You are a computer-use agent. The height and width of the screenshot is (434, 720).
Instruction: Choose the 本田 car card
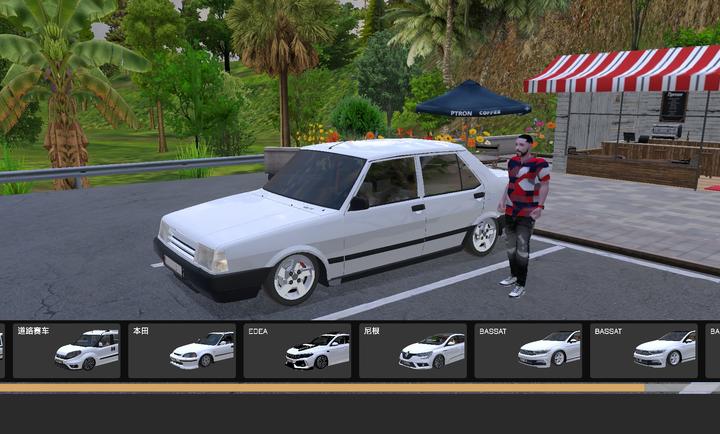(x=182, y=350)
